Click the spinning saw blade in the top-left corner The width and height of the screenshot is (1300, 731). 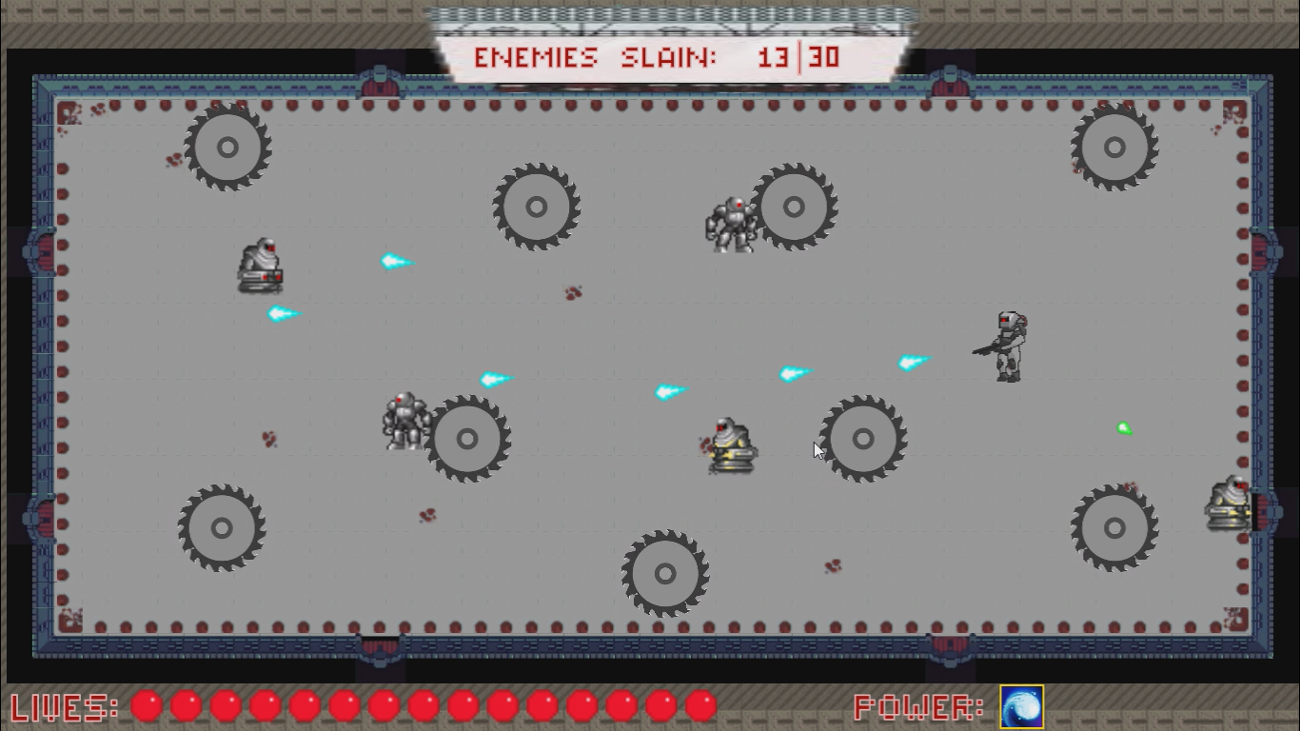[227, 148]
